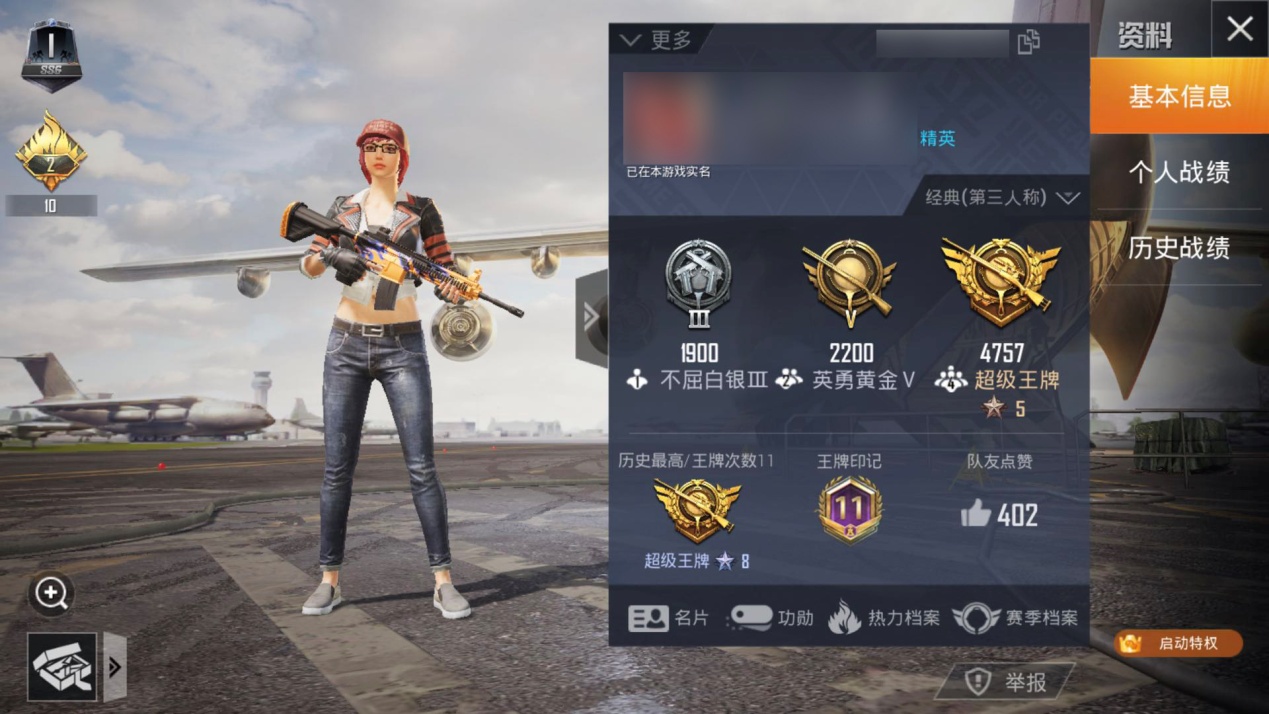Select the purple 王牌印记 badge
1269x714 pixels.
click(x=849, y=509)
